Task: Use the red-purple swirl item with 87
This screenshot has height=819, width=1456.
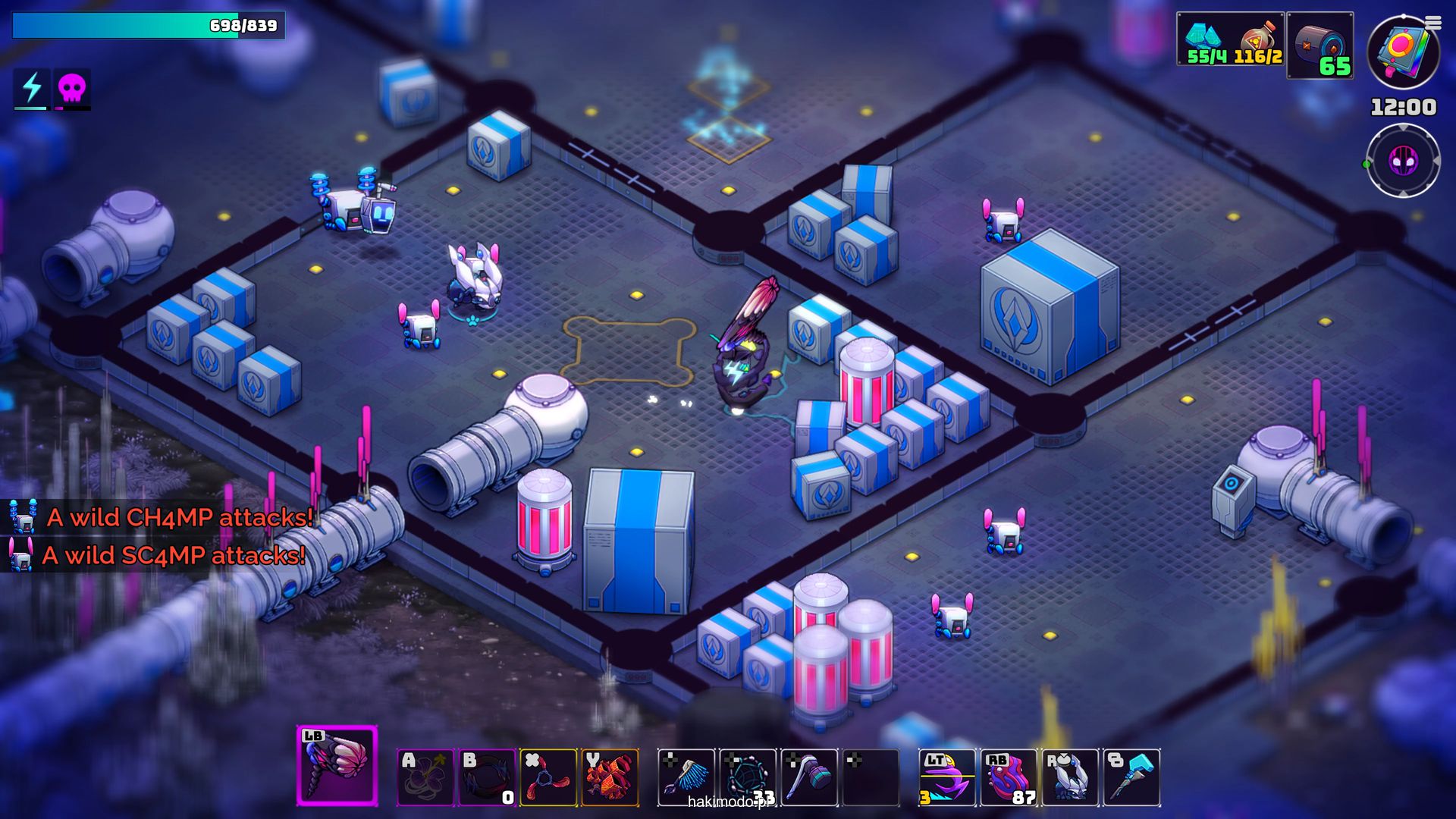Action: (x=1009, y=777)
